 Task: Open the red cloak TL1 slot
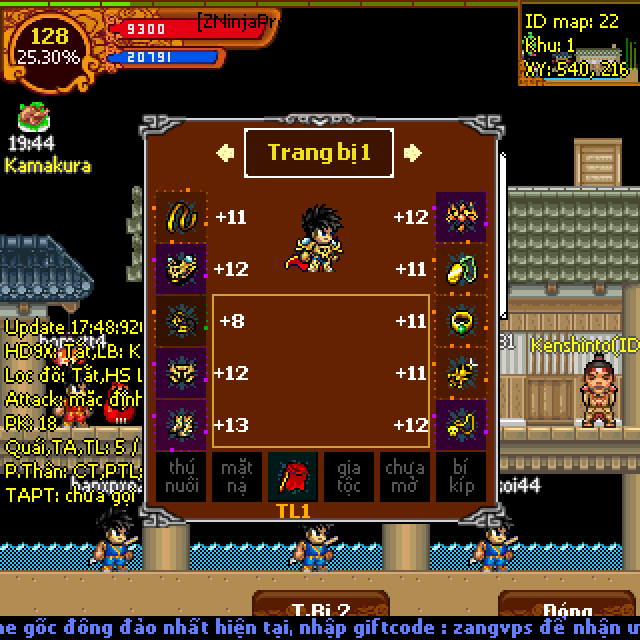click(293, 477)
